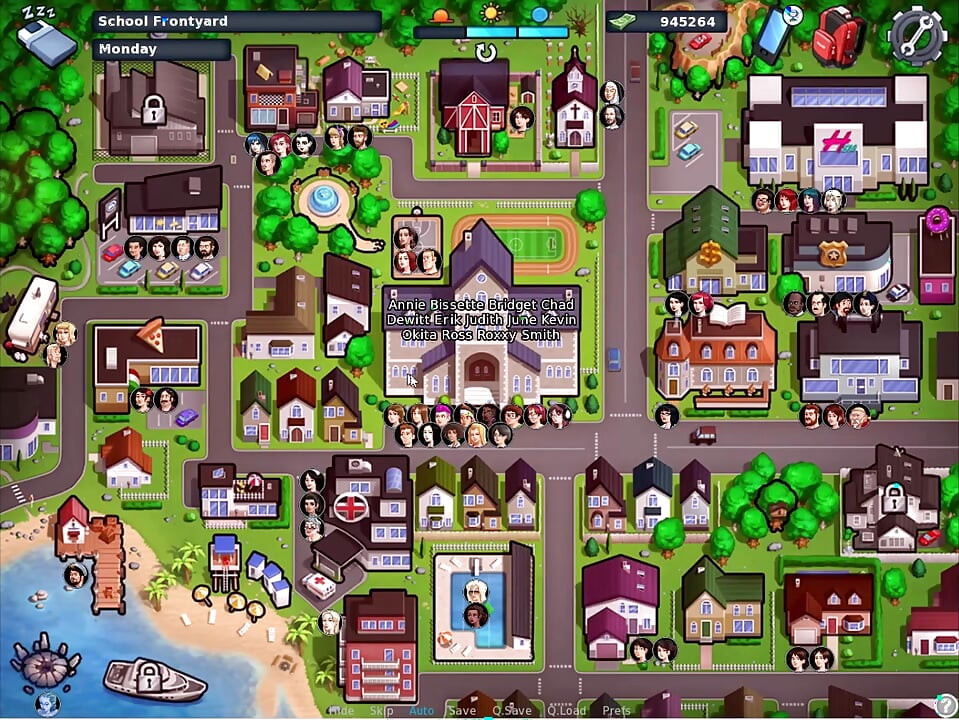Viewport: 959px width, 720px height.
Task: Go to the bank with dollar sign
Action: (714, 247)
